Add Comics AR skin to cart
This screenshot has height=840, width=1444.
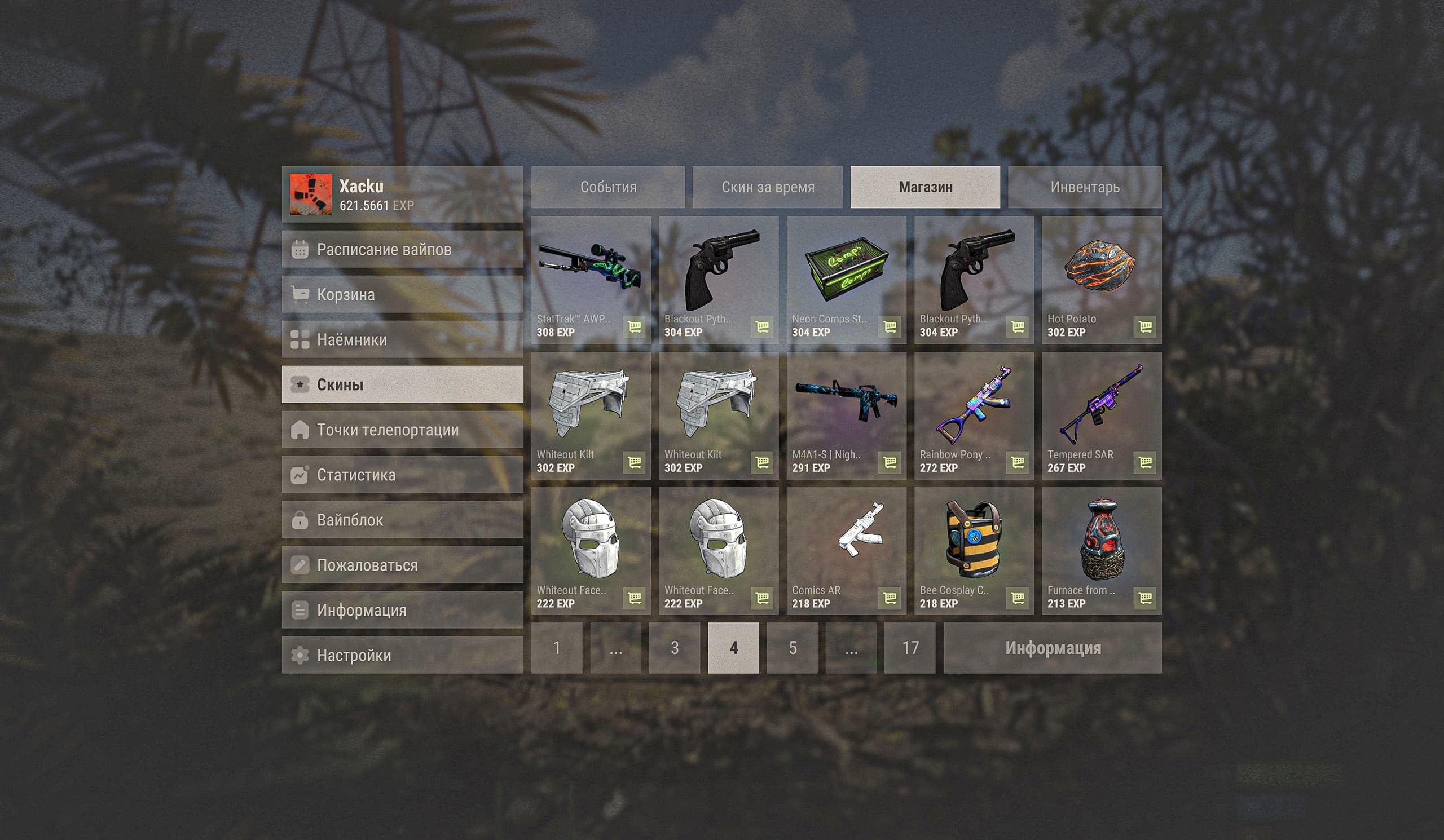(x=889, y=598)
